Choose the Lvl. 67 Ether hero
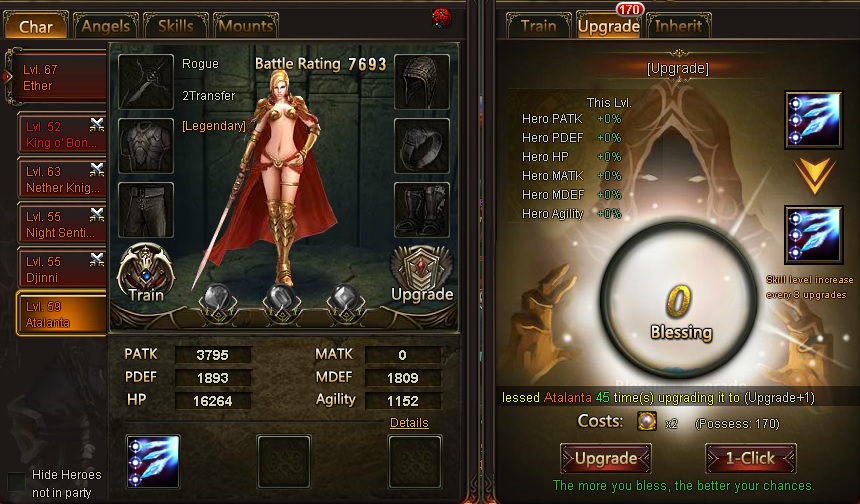This screenshot has width=860, height=504. [x=62, y=78]
